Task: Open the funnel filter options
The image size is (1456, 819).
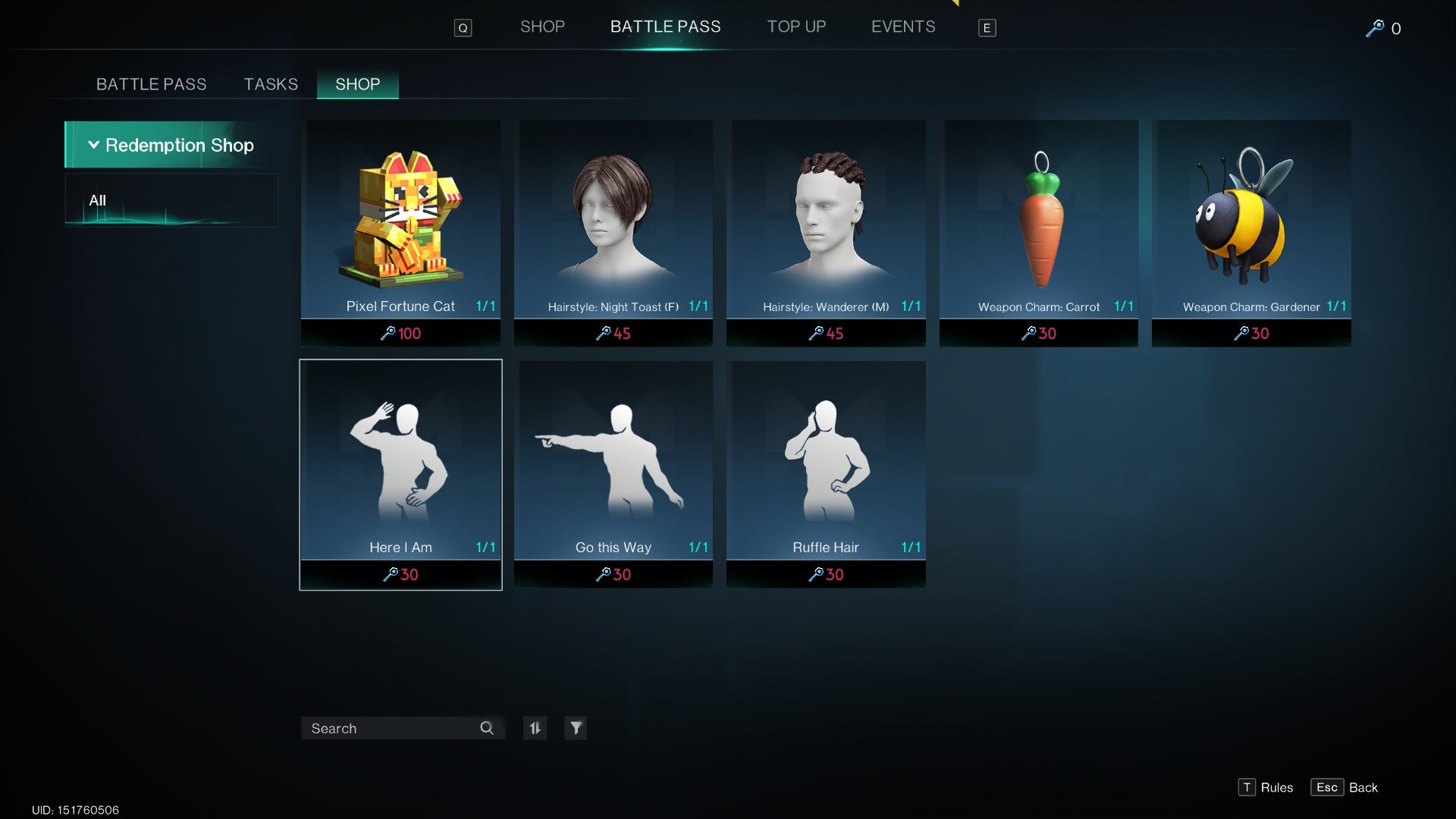Action: (x=576, y=728)
